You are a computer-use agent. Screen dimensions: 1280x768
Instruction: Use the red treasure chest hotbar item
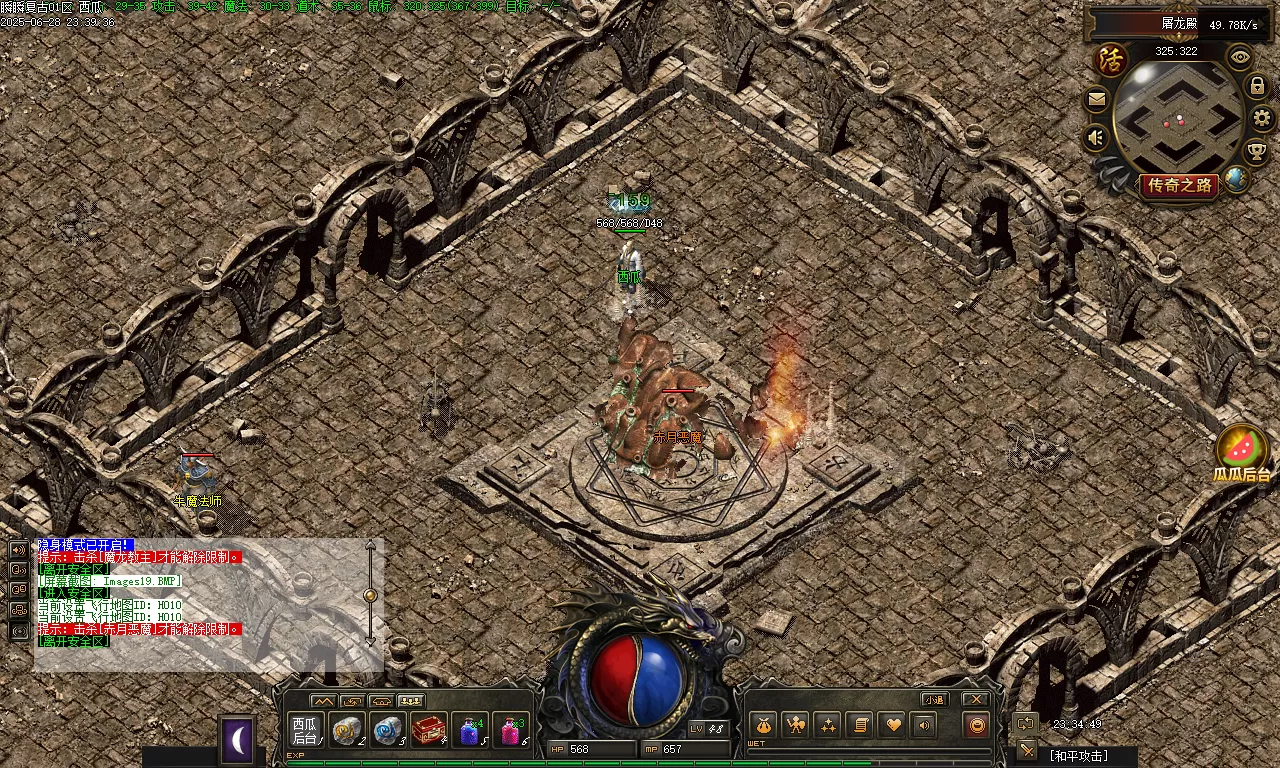click(429, 730)
